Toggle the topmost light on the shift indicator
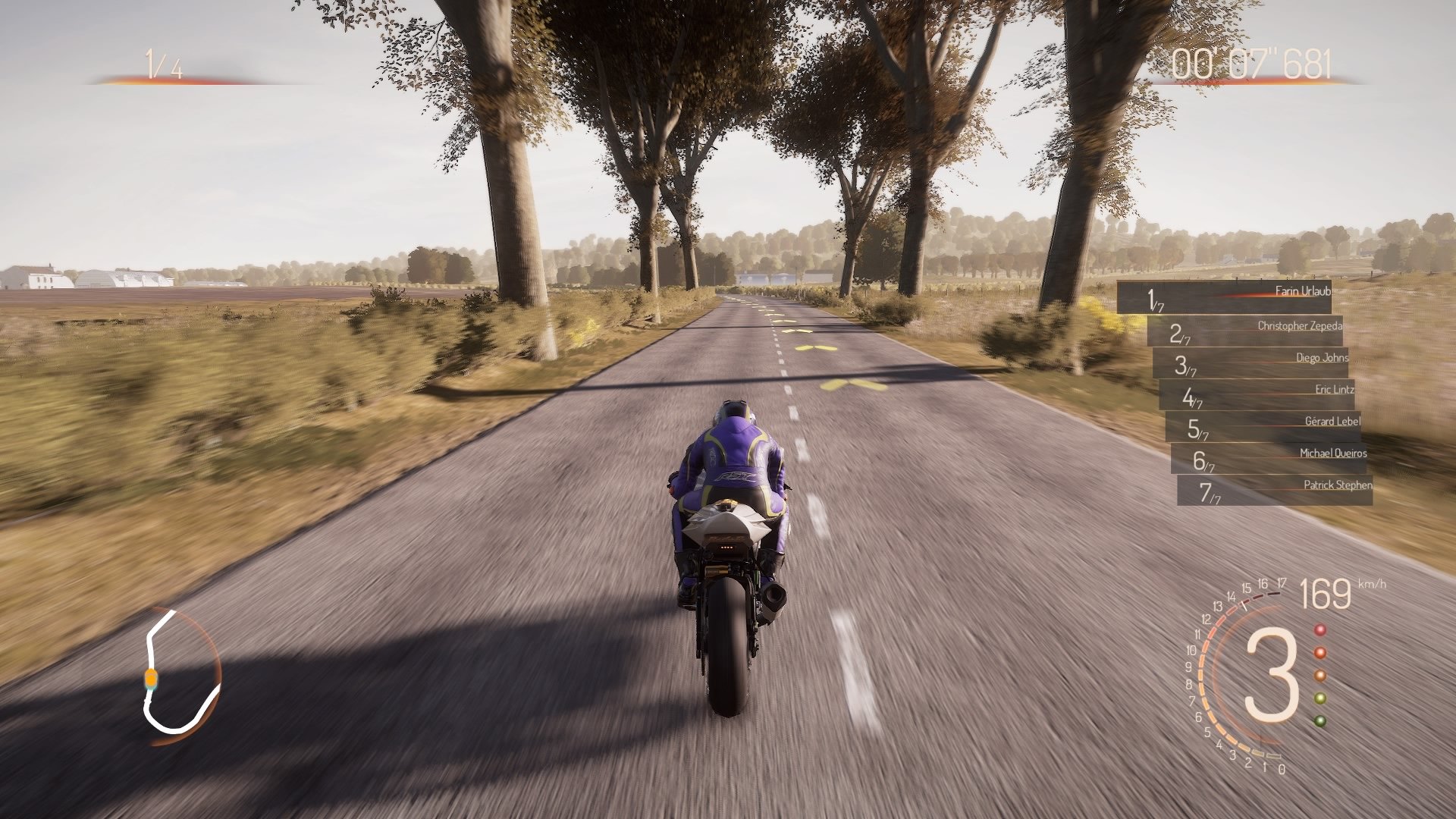This screenshot has height=819, width=1456. [1319, 628]
